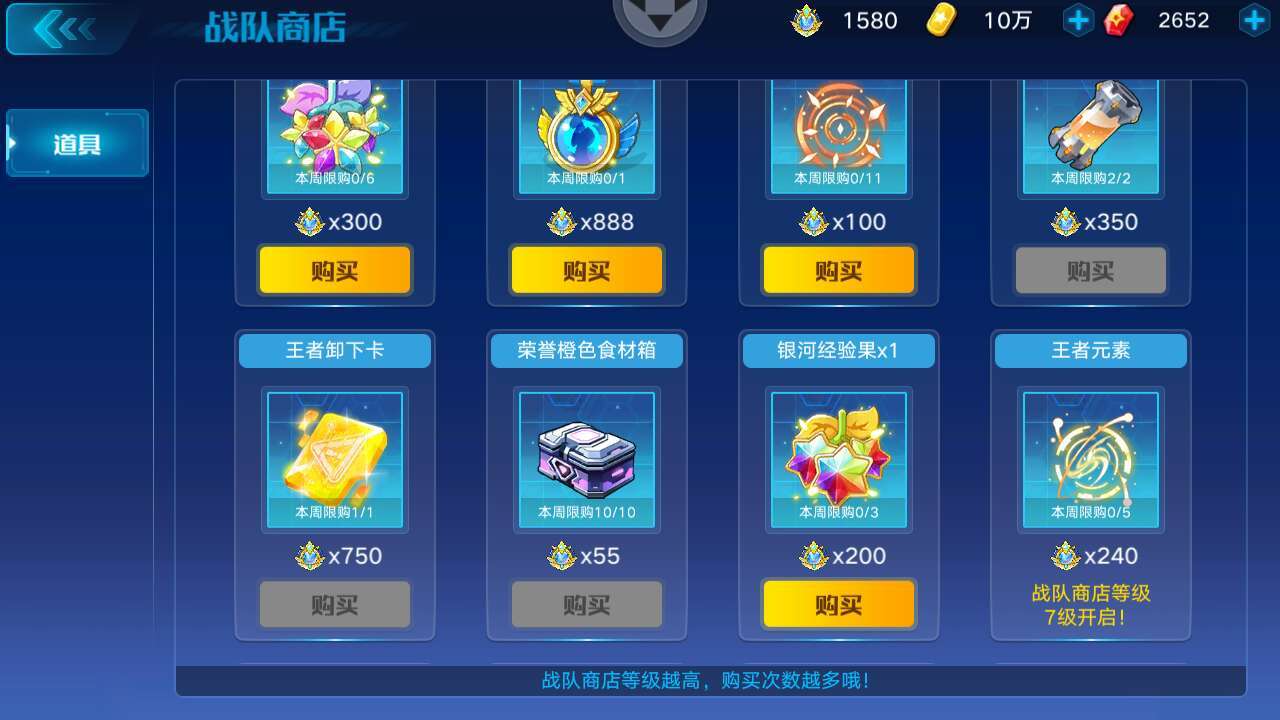Click the 王者卸下卡 title banner
The image size is (1280, 720).
point(334,350)
